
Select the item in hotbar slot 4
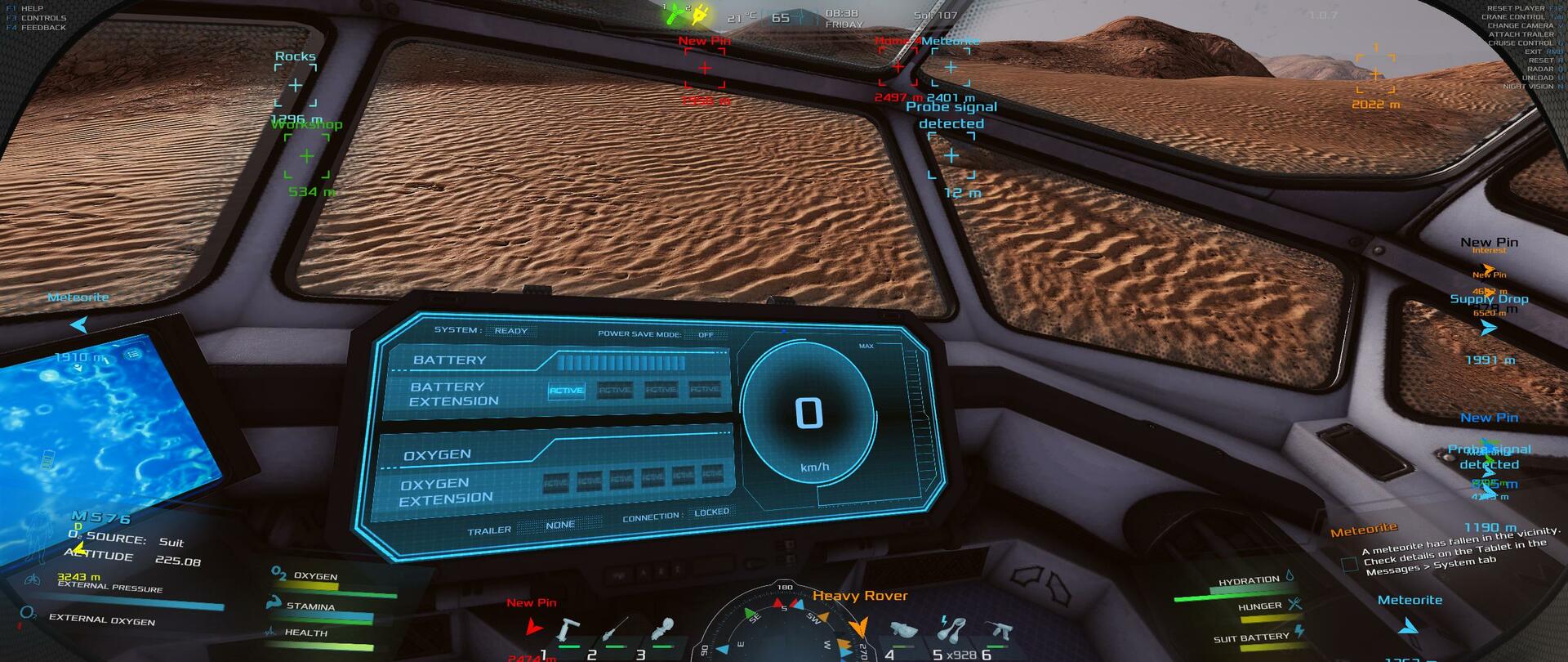(902, 630)
